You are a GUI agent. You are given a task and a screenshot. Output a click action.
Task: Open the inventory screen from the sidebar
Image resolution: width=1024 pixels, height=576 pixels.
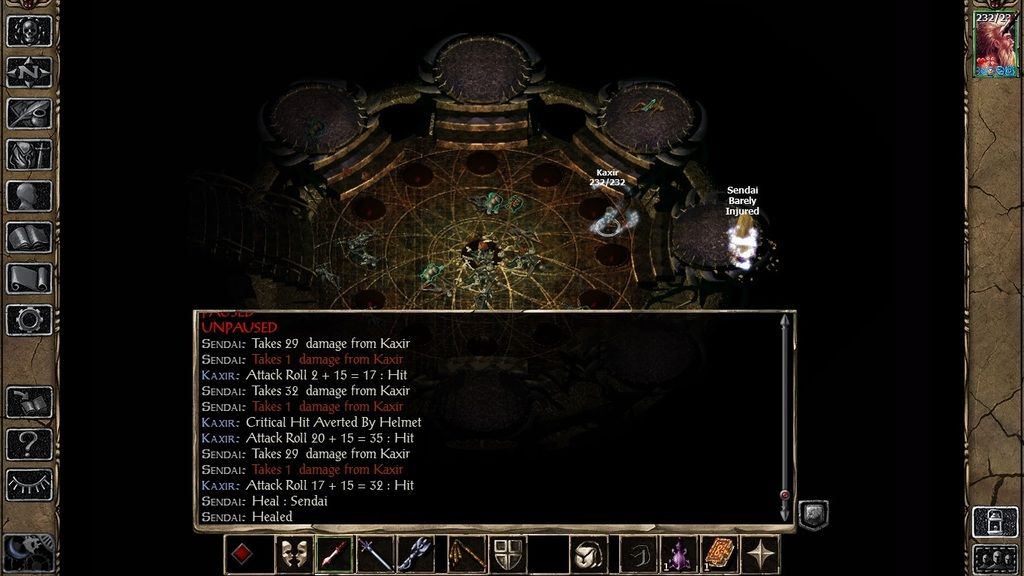coord(29,155)
